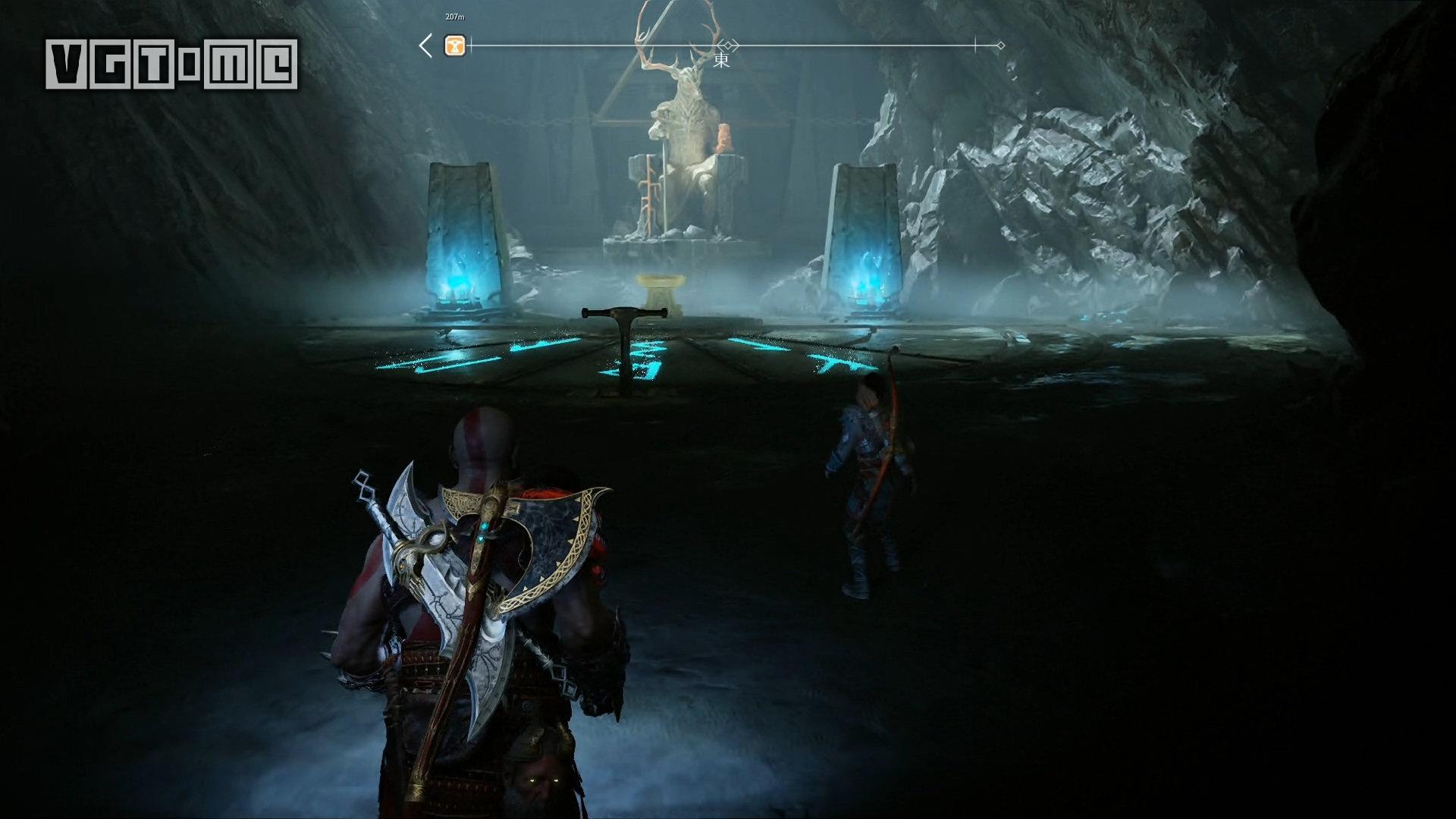The height and width of the screenshot is (819, 1456).
Task: Click the VGTime watermark logo
Action: tap(171, 64)
